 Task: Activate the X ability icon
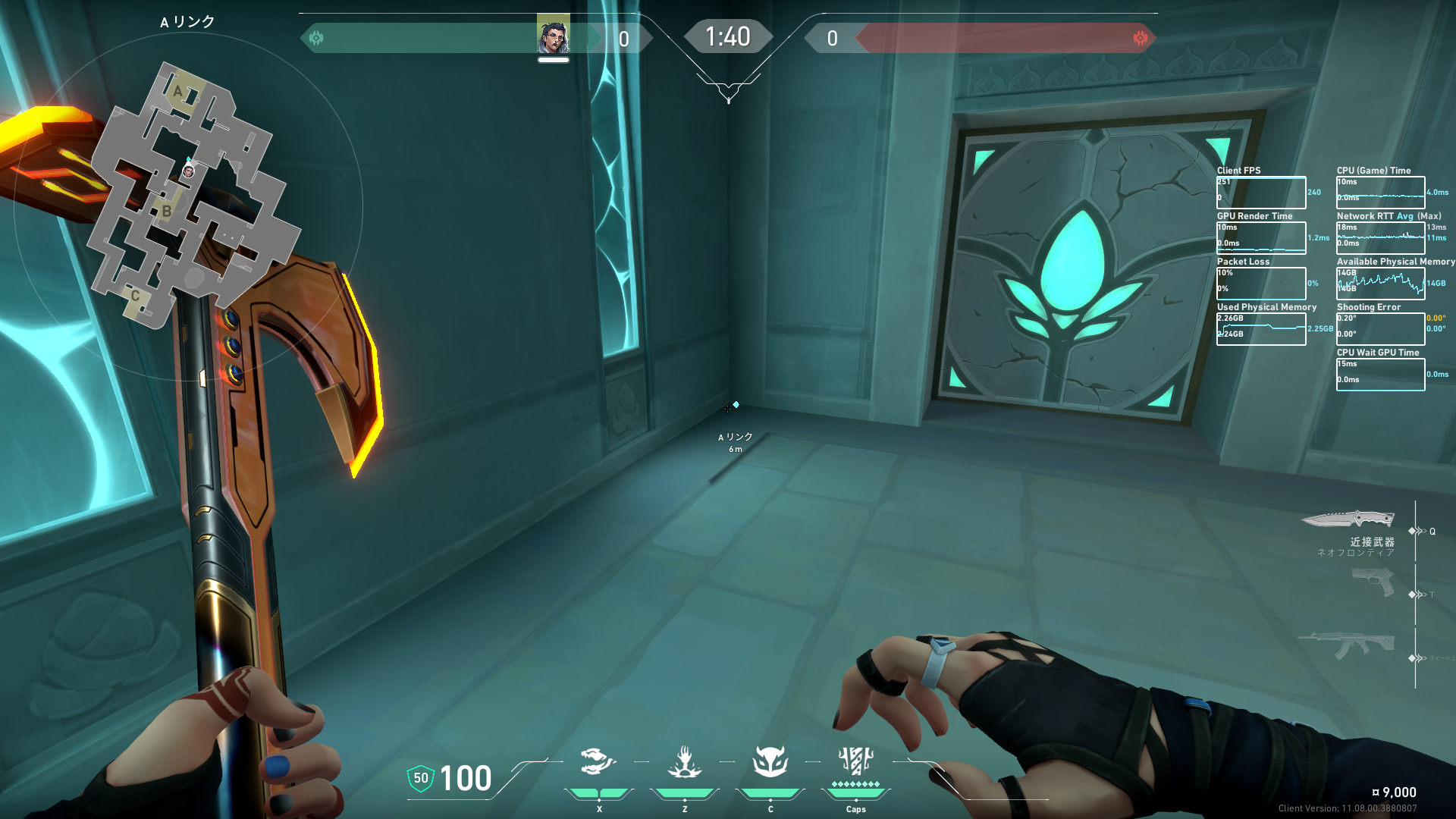598,761
